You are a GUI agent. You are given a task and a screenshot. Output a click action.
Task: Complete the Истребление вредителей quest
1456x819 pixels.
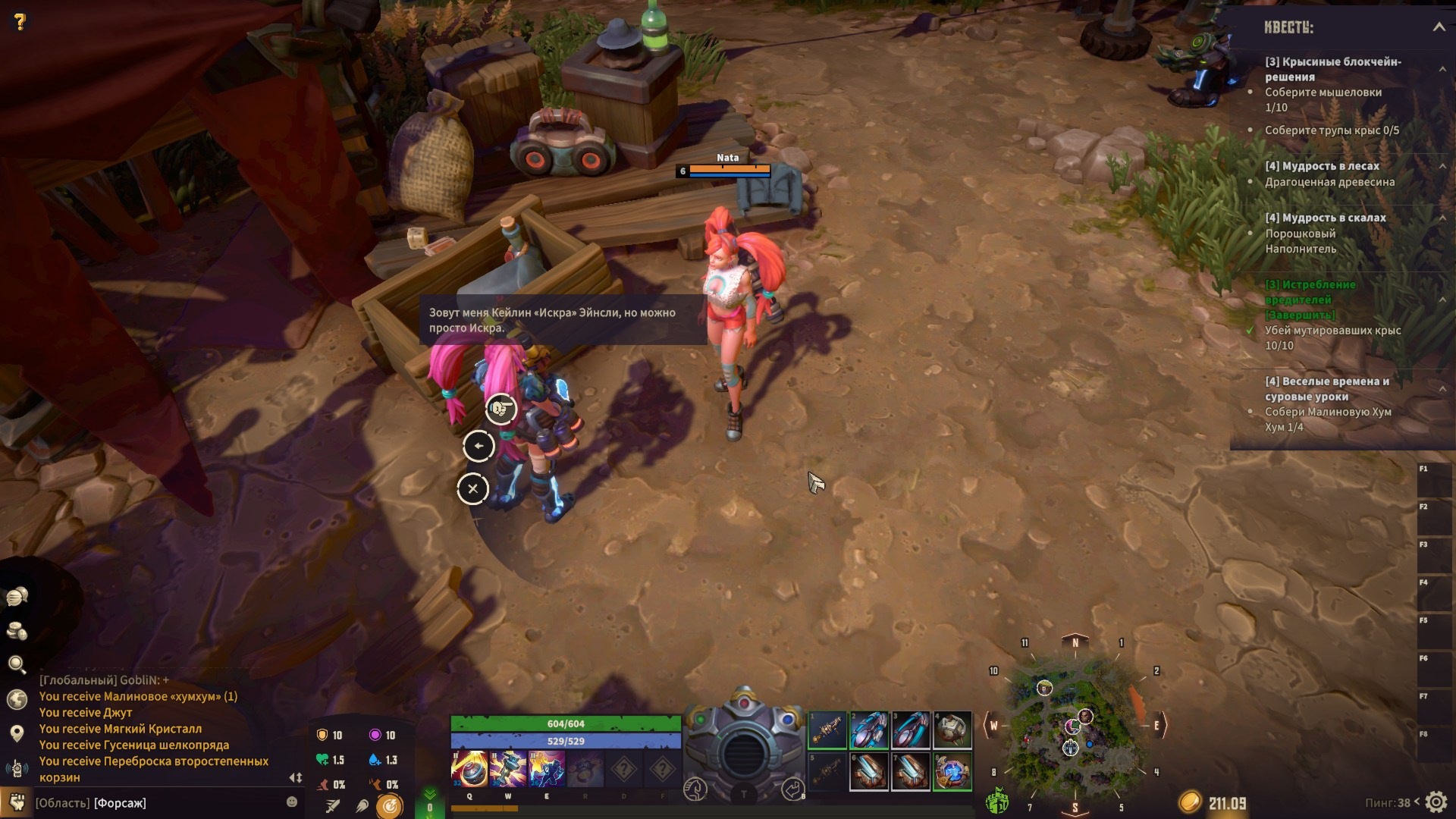pos(1301,315)
